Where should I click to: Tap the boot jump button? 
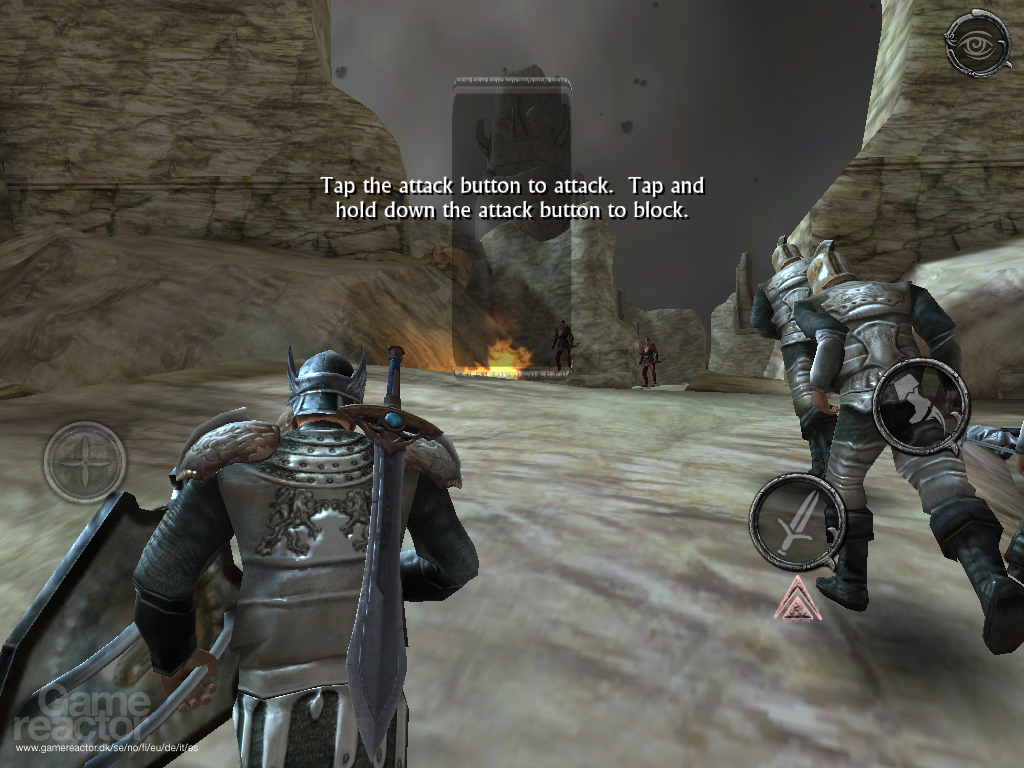tap(921, 406)
